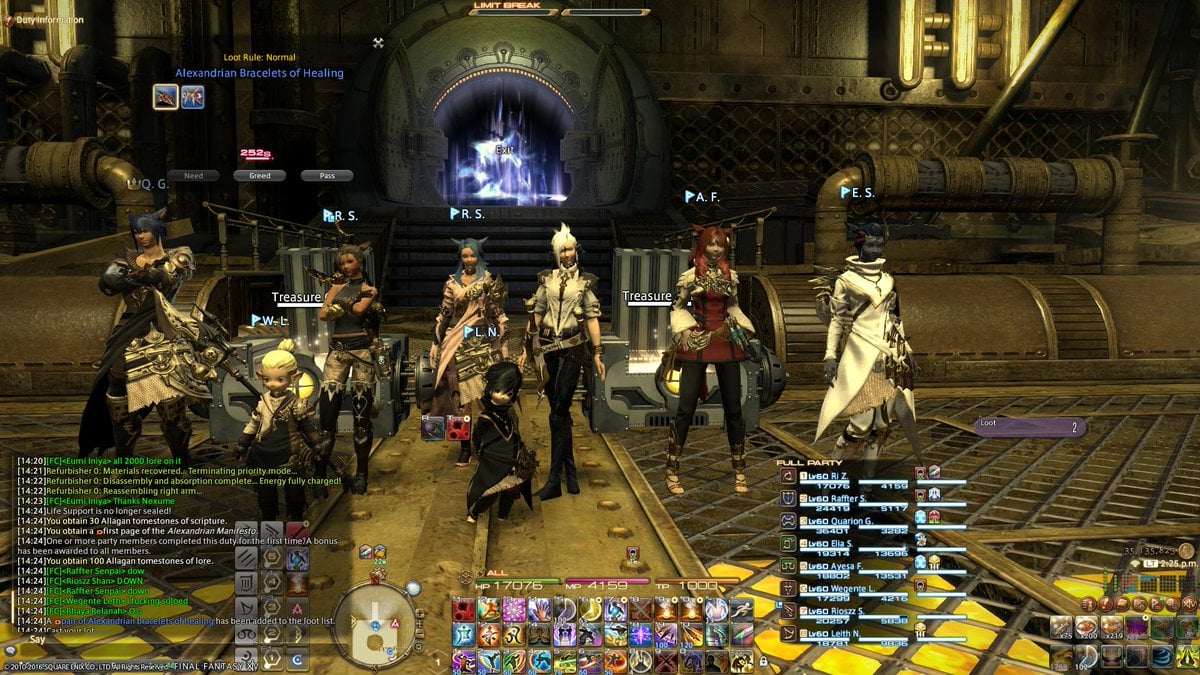Screen dimensions: 1200x675
Task: Click the Say chat input field
Action: click(120, 639)
